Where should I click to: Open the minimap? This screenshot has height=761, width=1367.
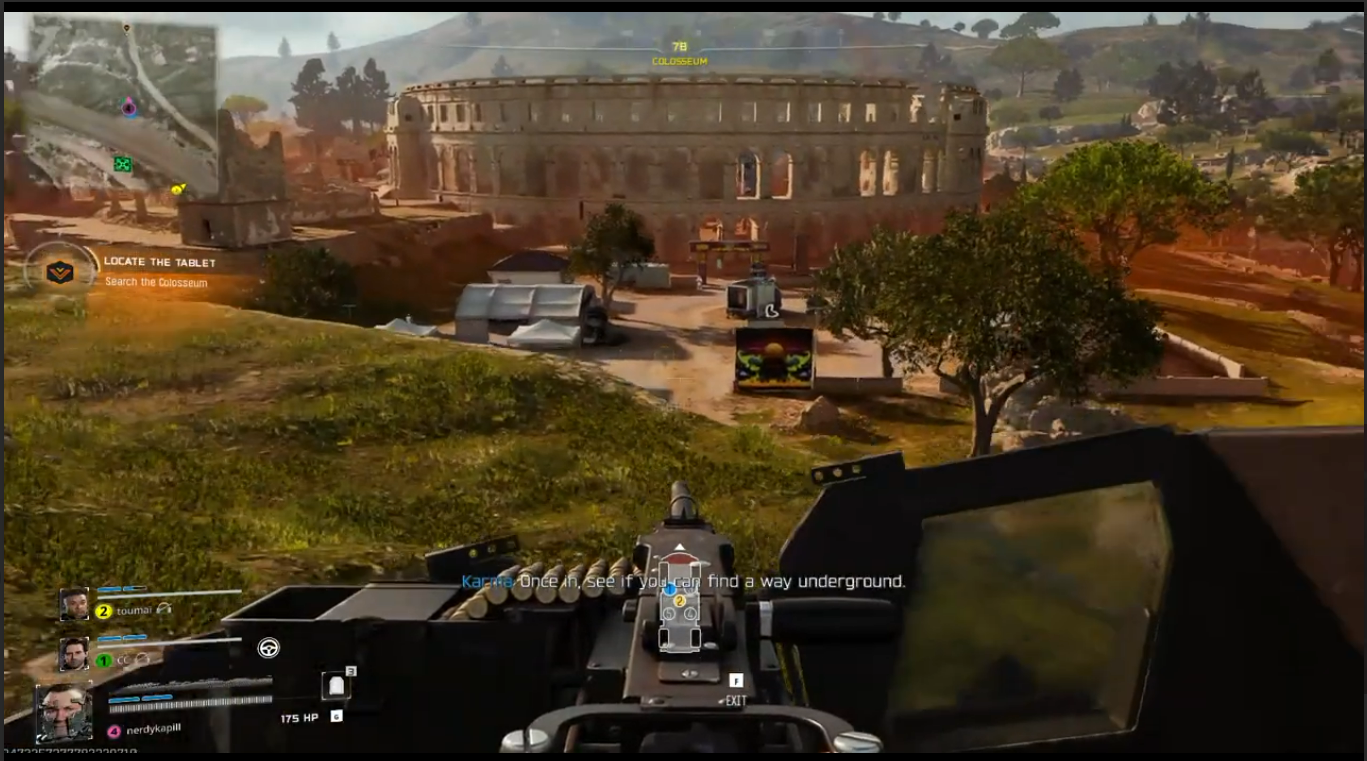[122, 106]
